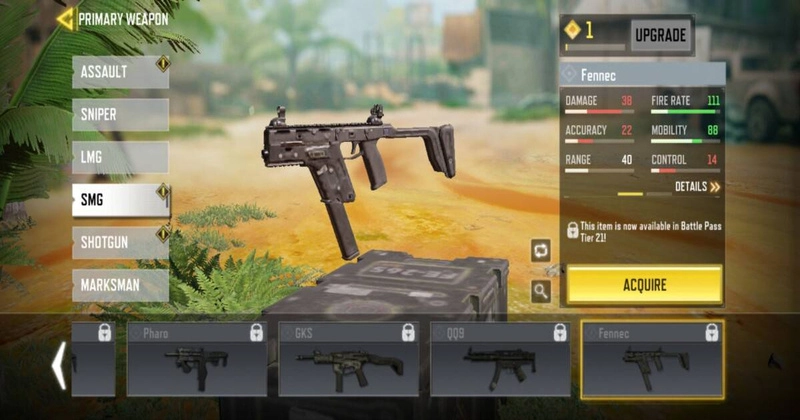Pick the QQ9 weapon card
This screenshot has height=420, width=800.
(500, 359)
